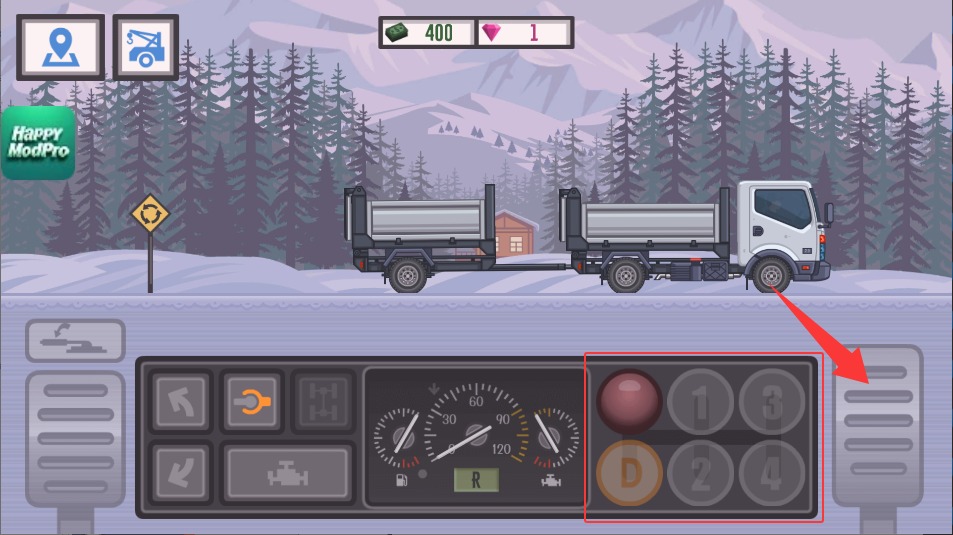953x535 pixels.
Task: Grab the red gear shift knob
Action: click(630, 401)
